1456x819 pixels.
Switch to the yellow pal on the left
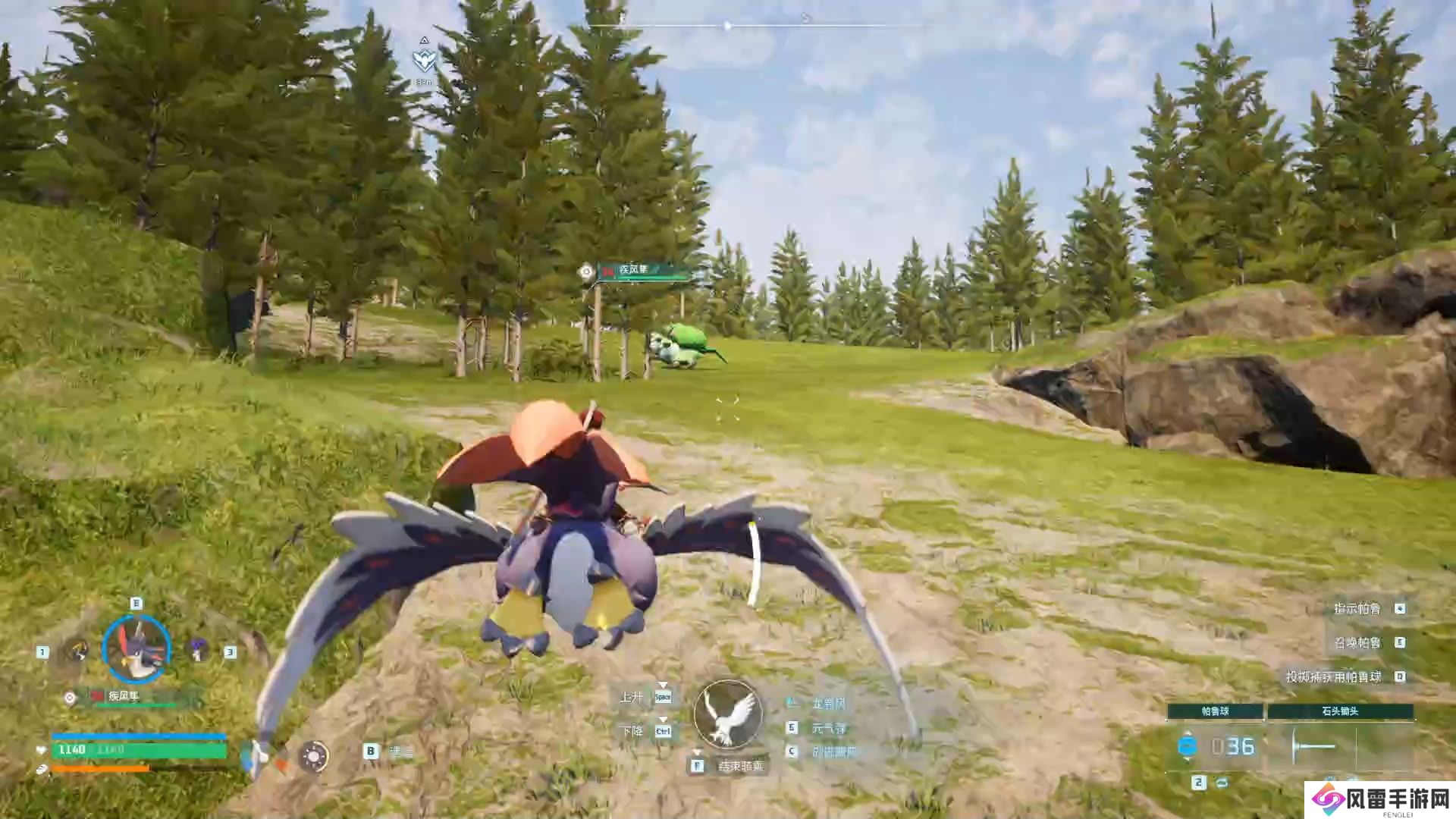pyautogui.click(x=76, y=651)
